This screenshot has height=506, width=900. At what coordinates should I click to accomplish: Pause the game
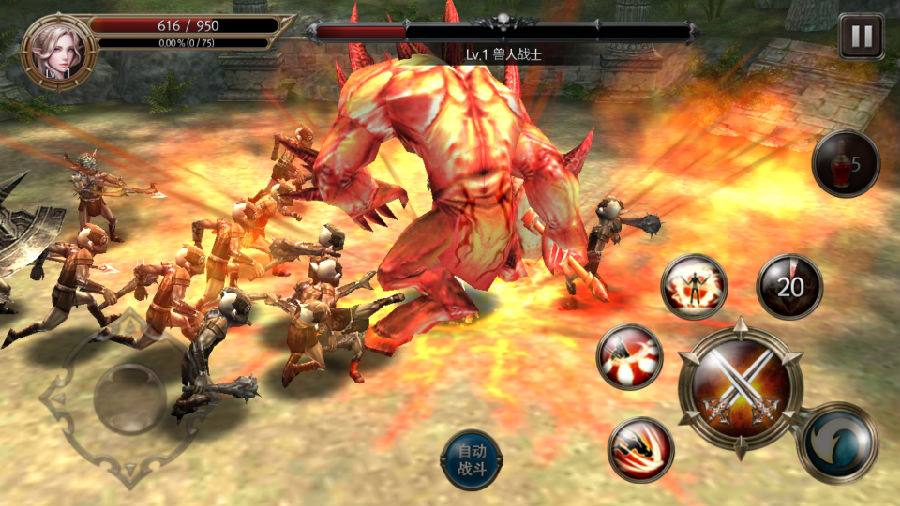(x=861, y=37)
